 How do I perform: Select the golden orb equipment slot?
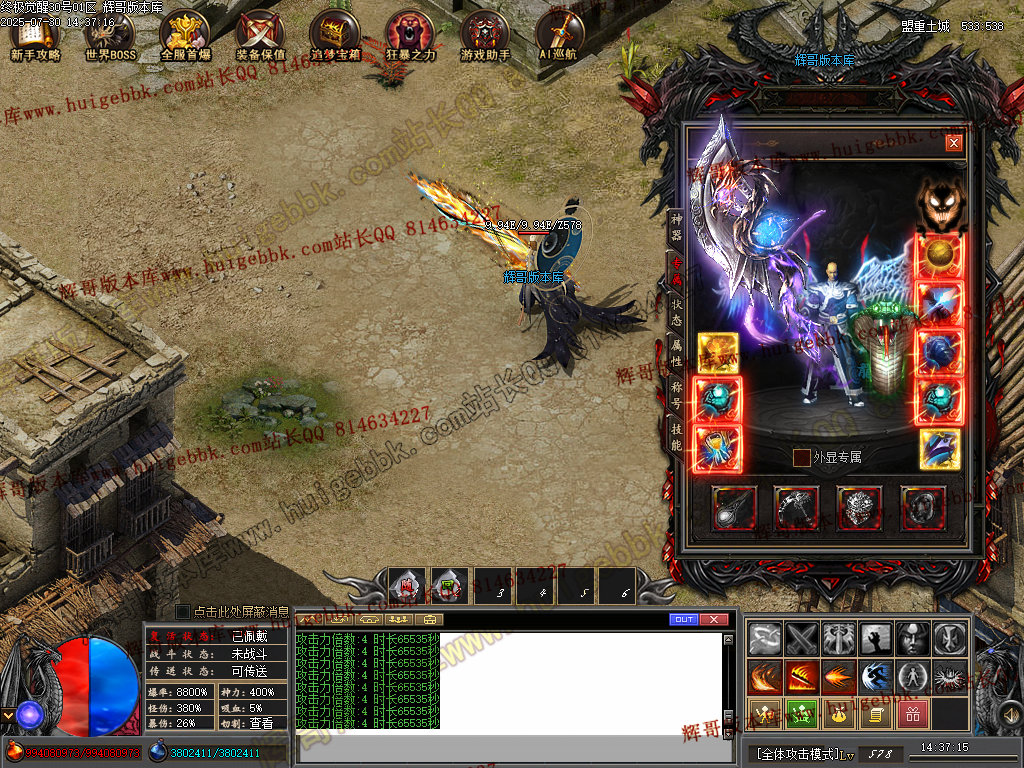[941, 255]
